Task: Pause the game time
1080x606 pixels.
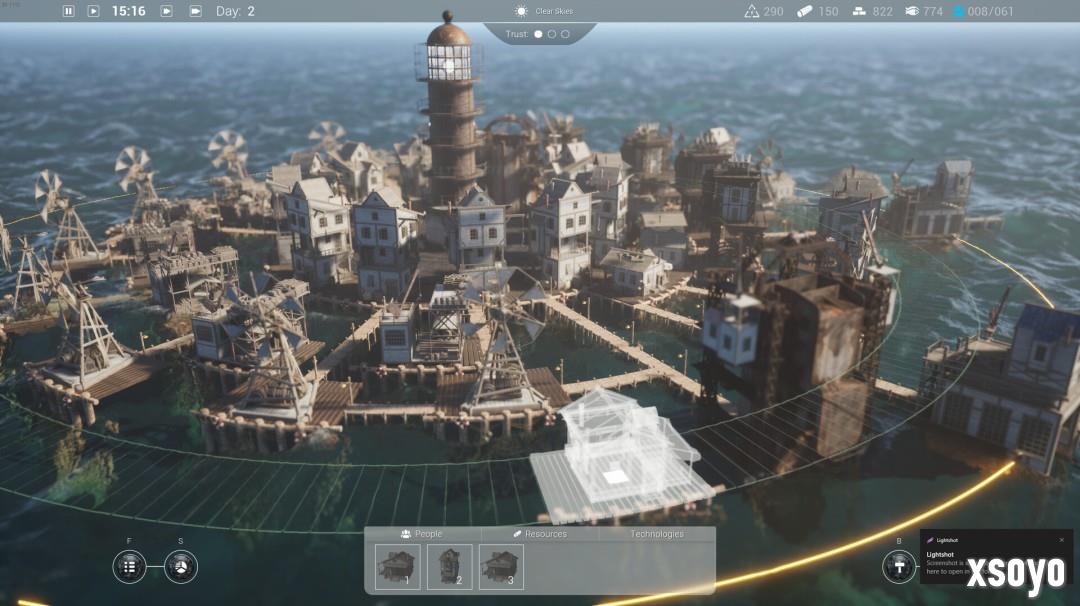Action: point(69,11)
